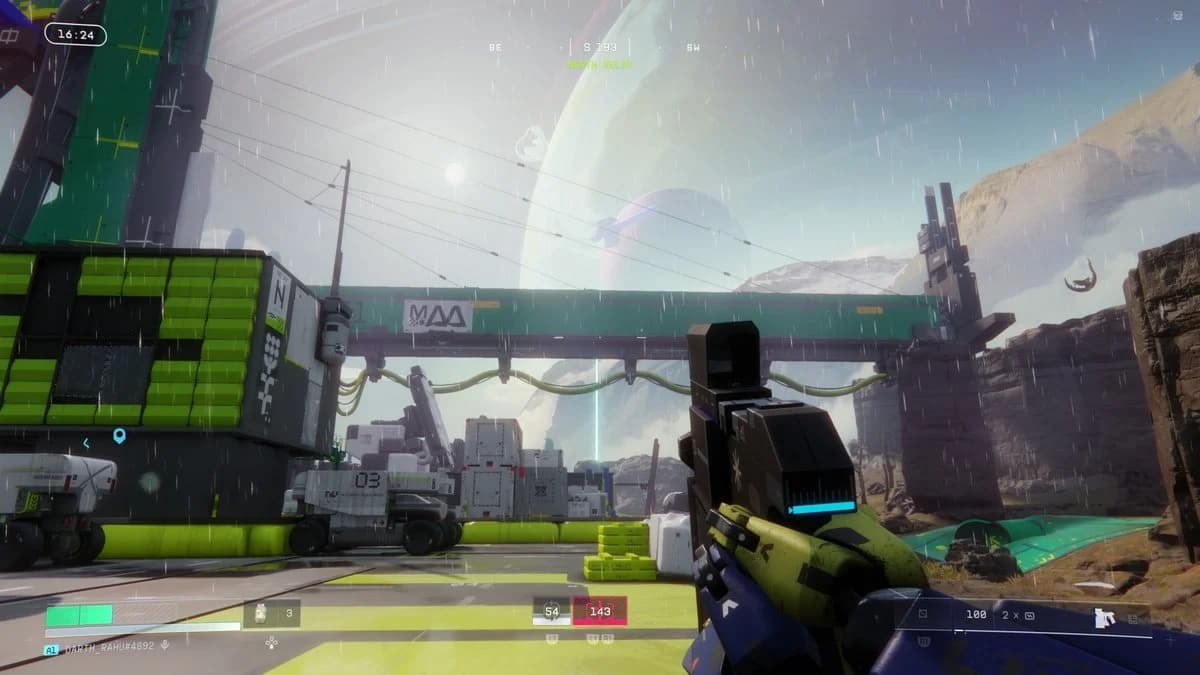Select the blue waypoint pin marker
The image size is (1200, 675).
119,436
